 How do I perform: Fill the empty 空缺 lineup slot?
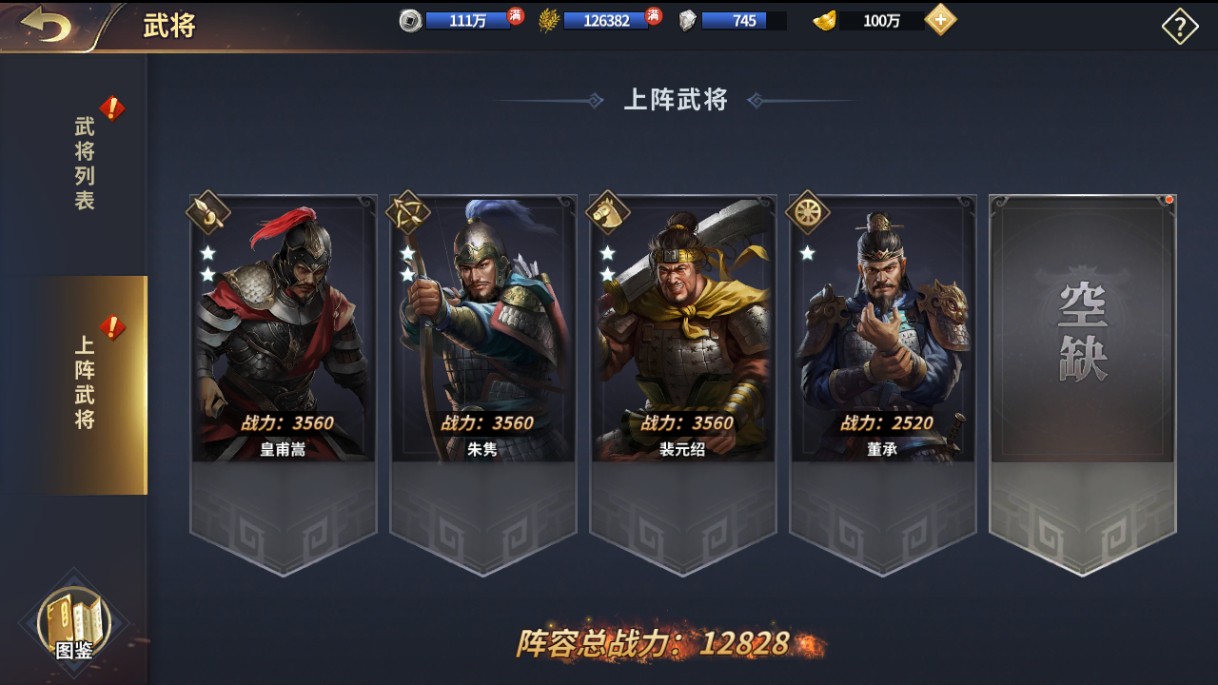click(x=1083, y=330)
